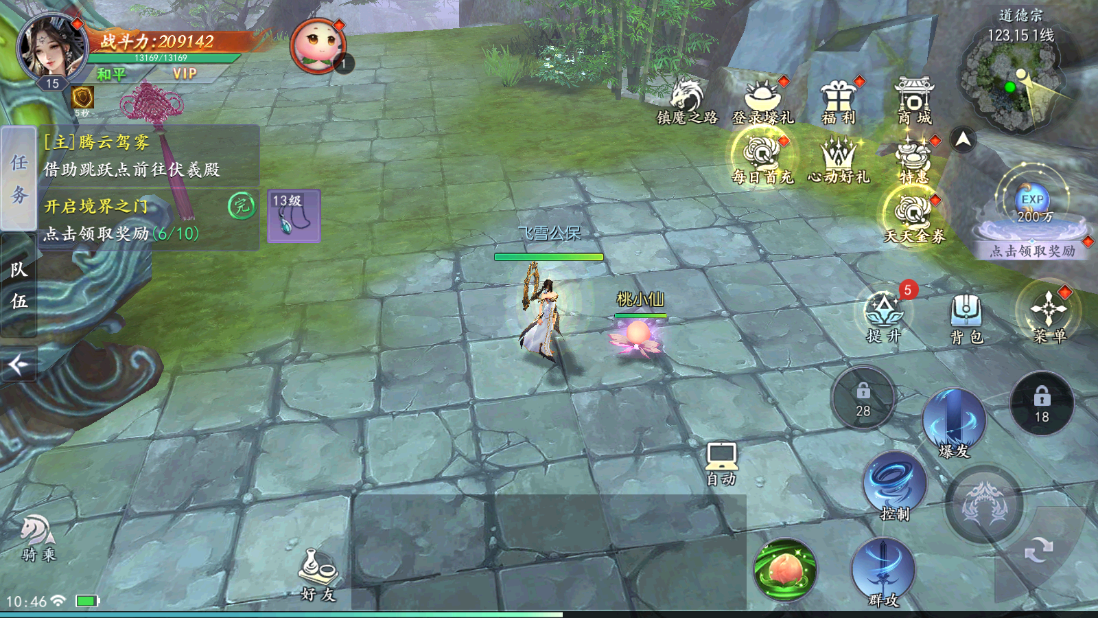Activate the 控制 control skill
Viewport: 1098px width, 618px height.
(895, 483)
